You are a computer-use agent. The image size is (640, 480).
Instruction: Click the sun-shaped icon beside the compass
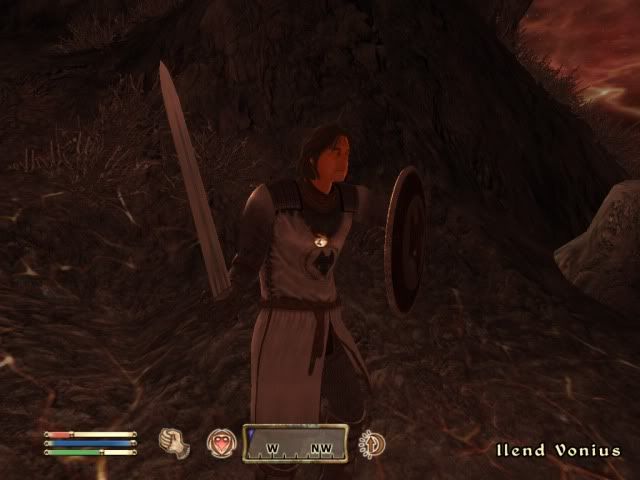[372, 443]
